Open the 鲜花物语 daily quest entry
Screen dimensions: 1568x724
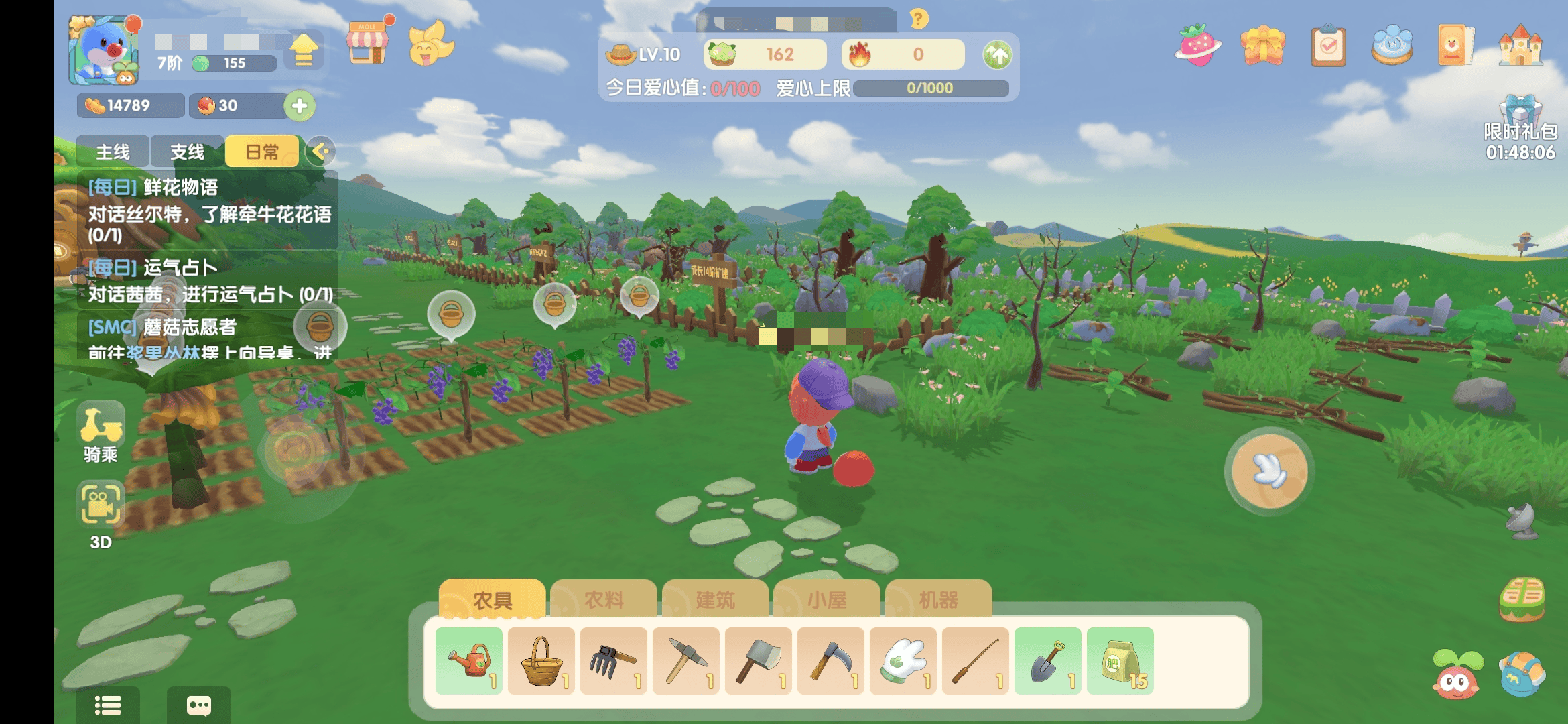coord(208,210)
